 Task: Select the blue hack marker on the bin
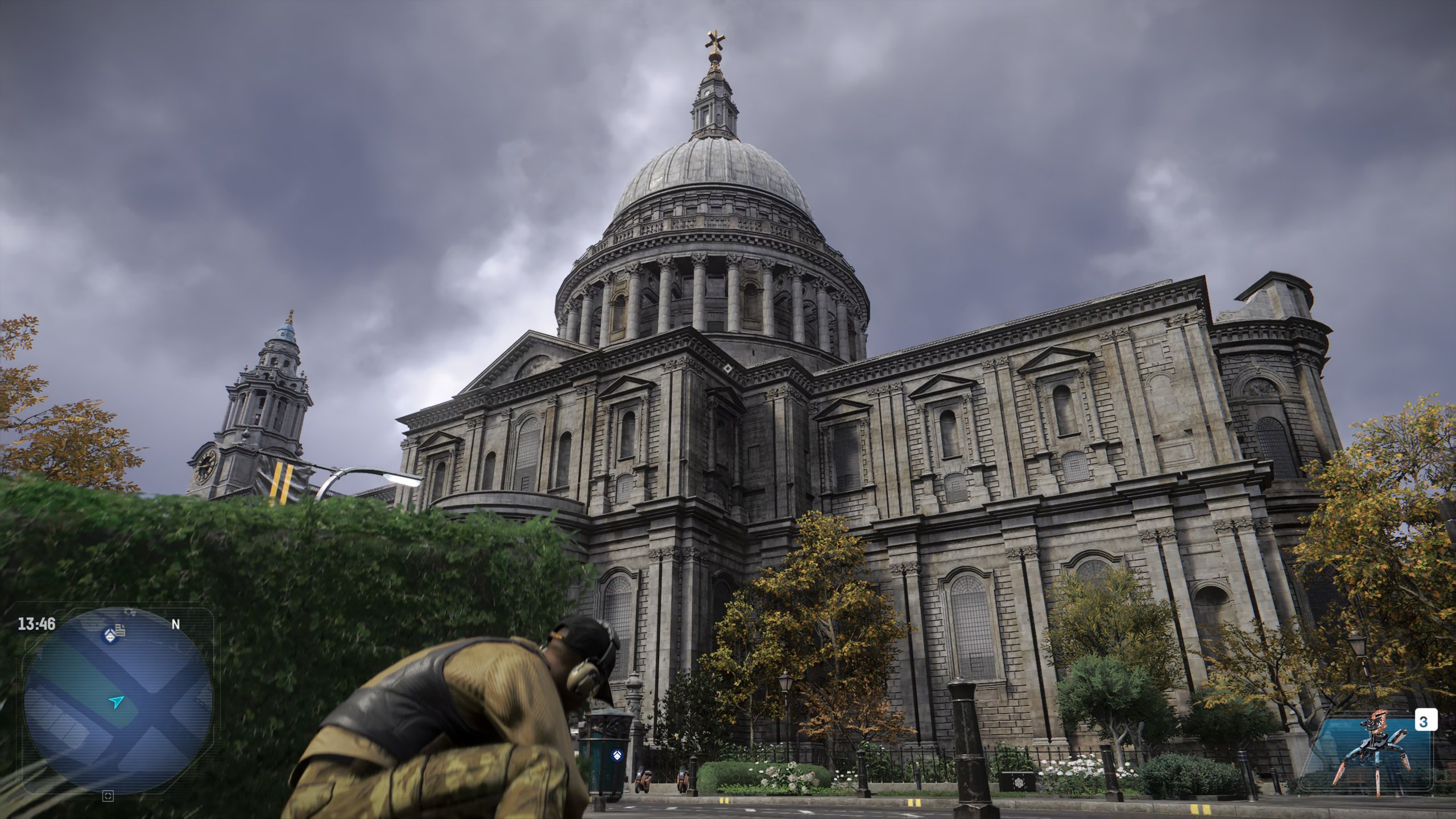[x=615, y=756]
